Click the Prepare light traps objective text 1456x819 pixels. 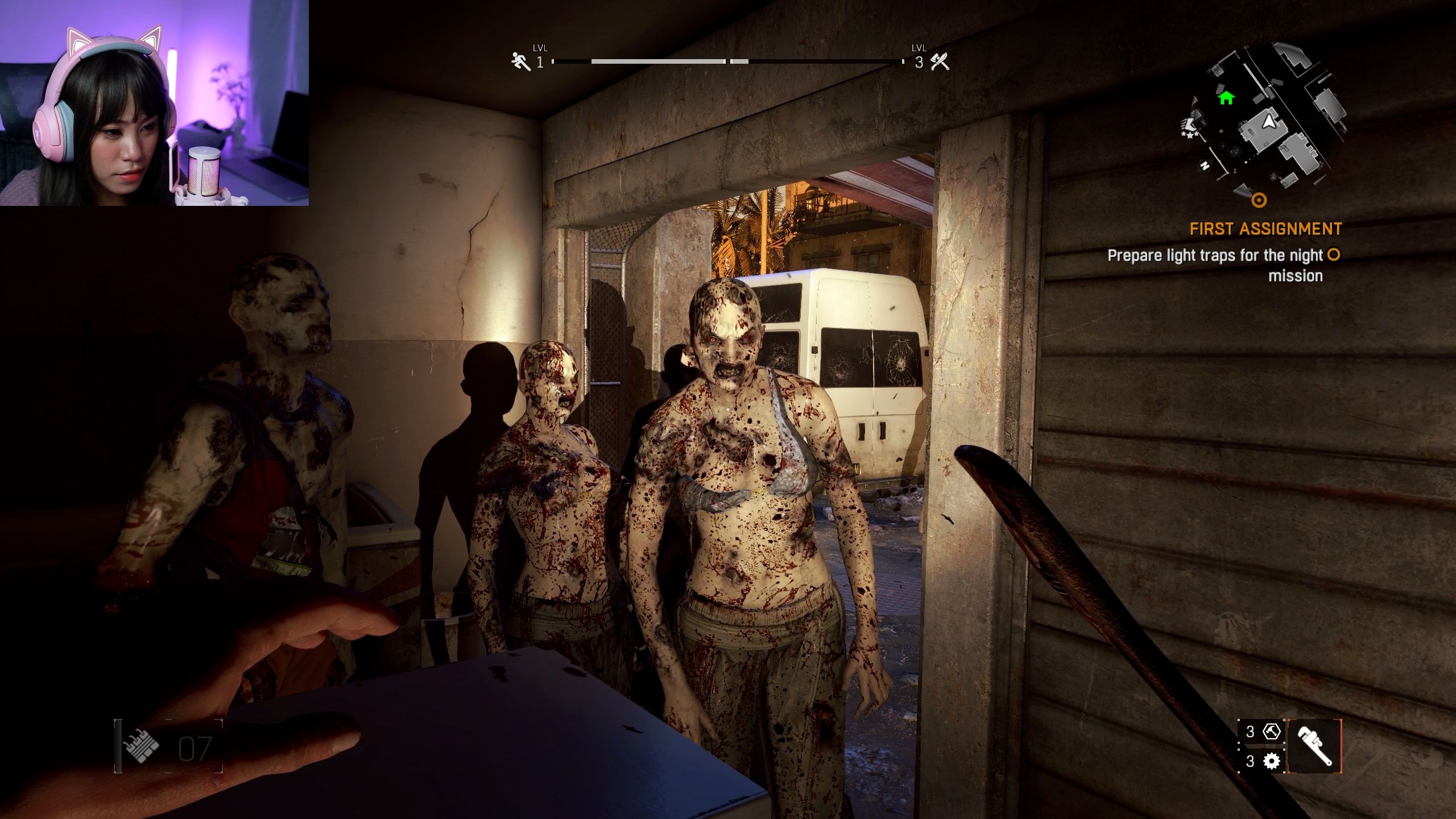point(1214,256)
